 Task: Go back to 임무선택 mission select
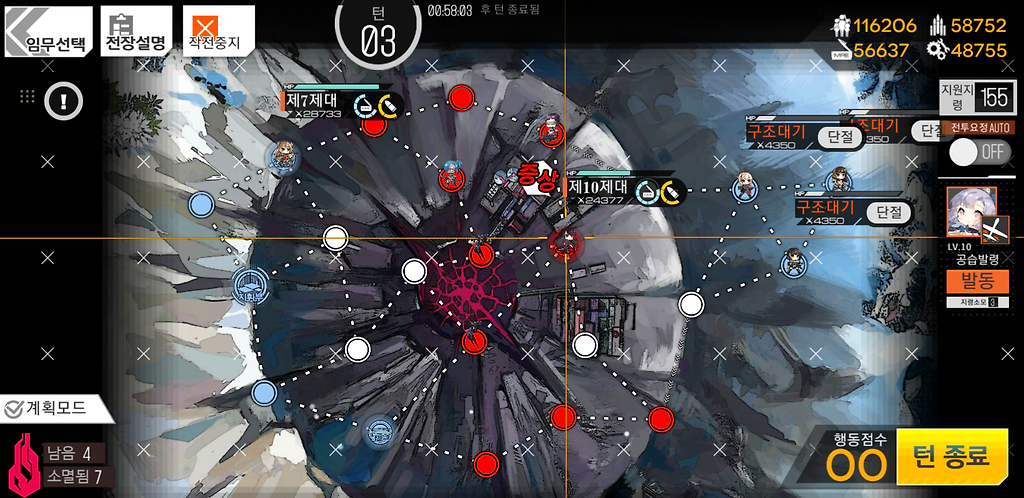click(49, 32)
